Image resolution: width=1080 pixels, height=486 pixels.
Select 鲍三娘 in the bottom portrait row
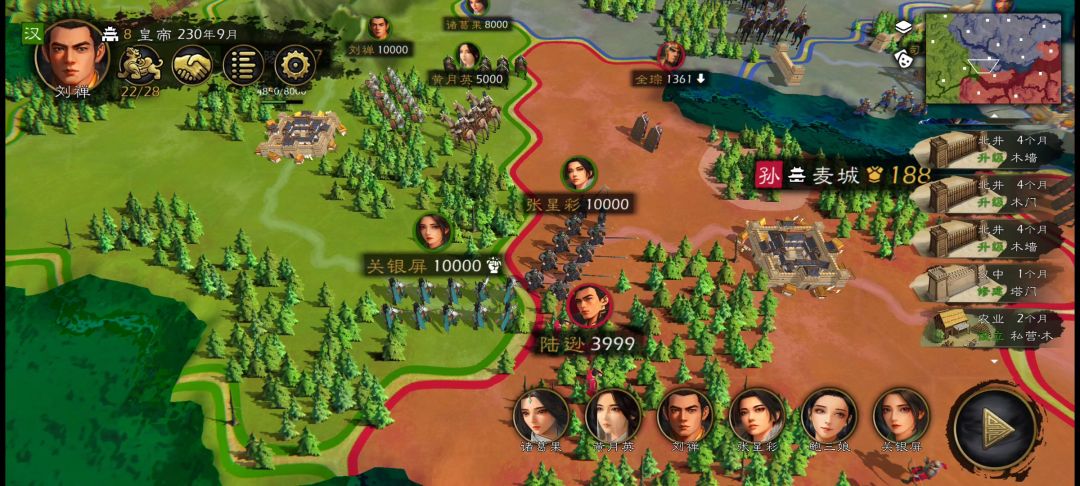tap(829, 416)
